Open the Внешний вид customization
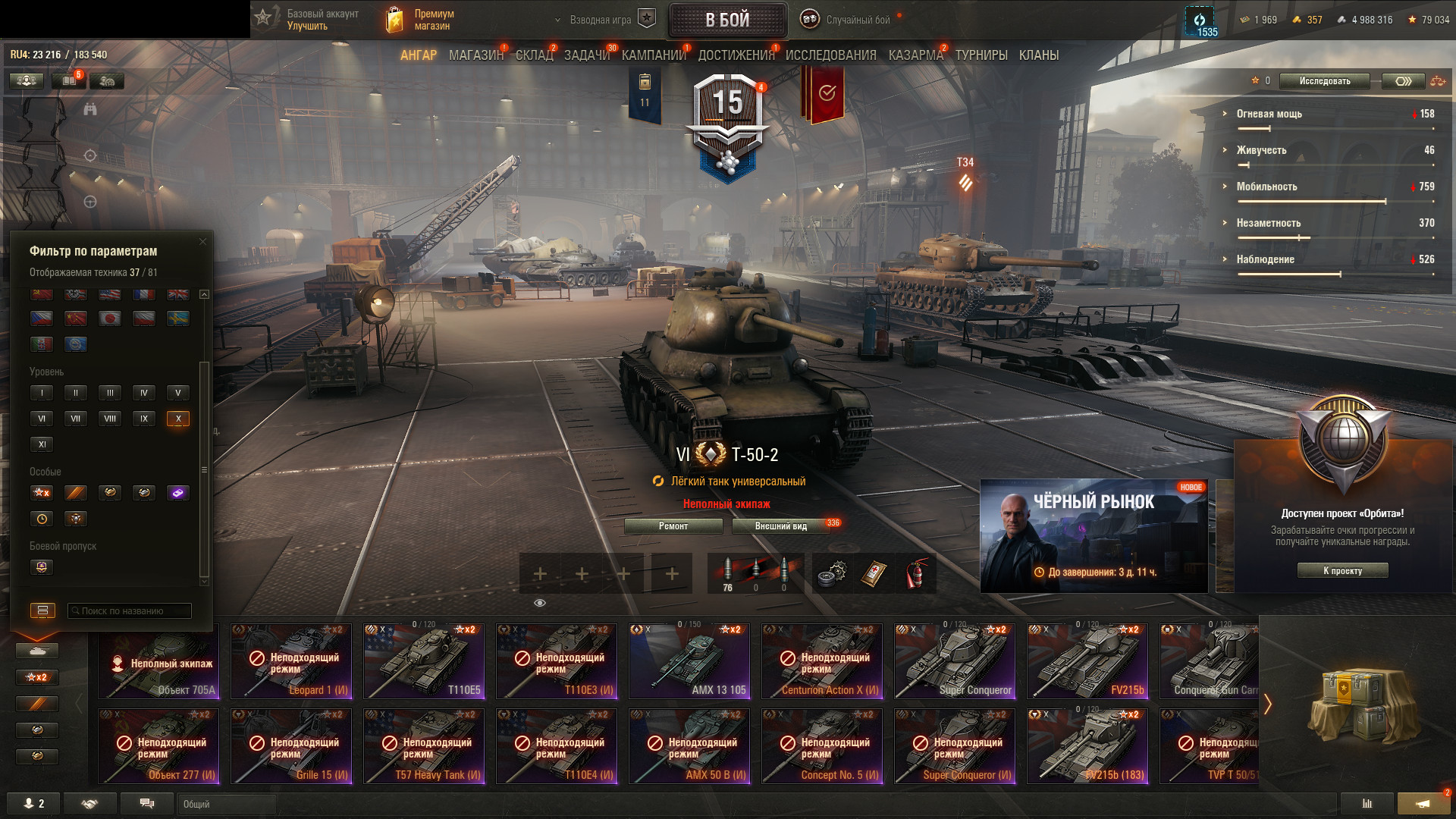Image resolution: width=1456 pixels, height=819 pixels. pyautogui.click(x=781, y=526)
